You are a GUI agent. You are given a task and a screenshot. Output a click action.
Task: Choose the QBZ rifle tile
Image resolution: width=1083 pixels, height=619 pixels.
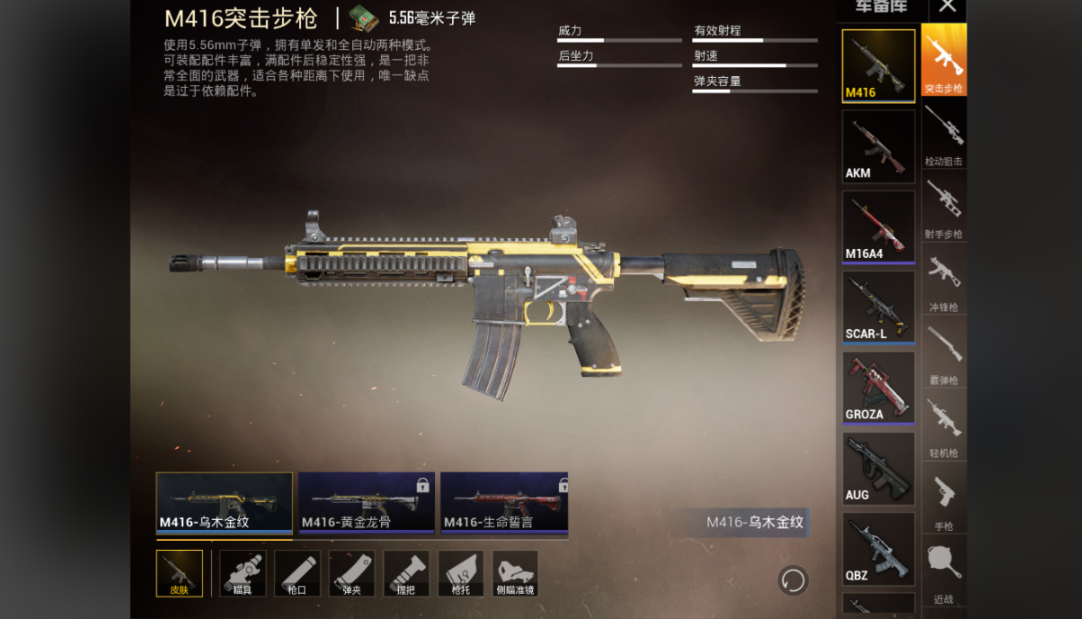point(878,548)
